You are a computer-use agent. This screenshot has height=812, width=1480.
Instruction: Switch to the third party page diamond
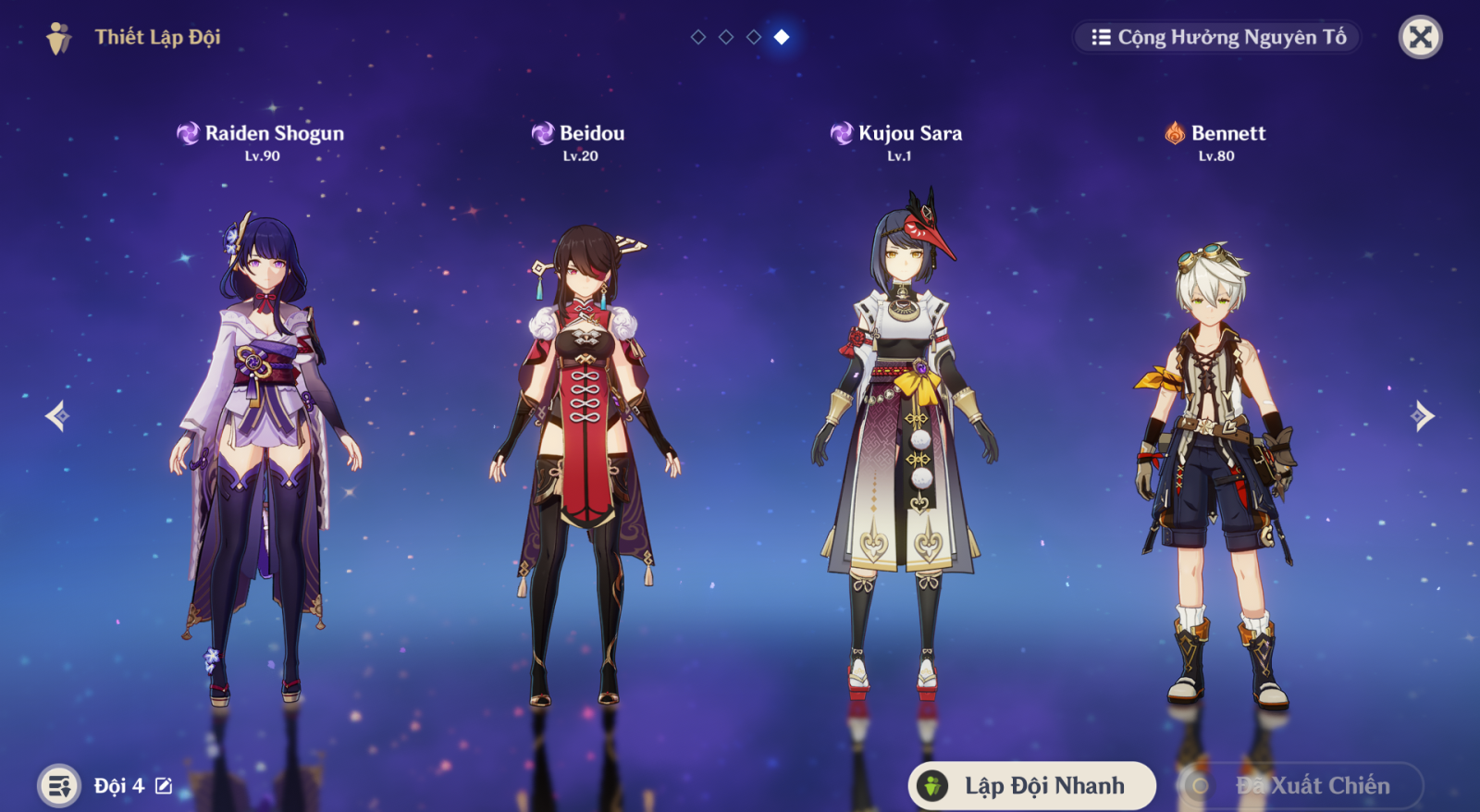[x=754, y=37]
